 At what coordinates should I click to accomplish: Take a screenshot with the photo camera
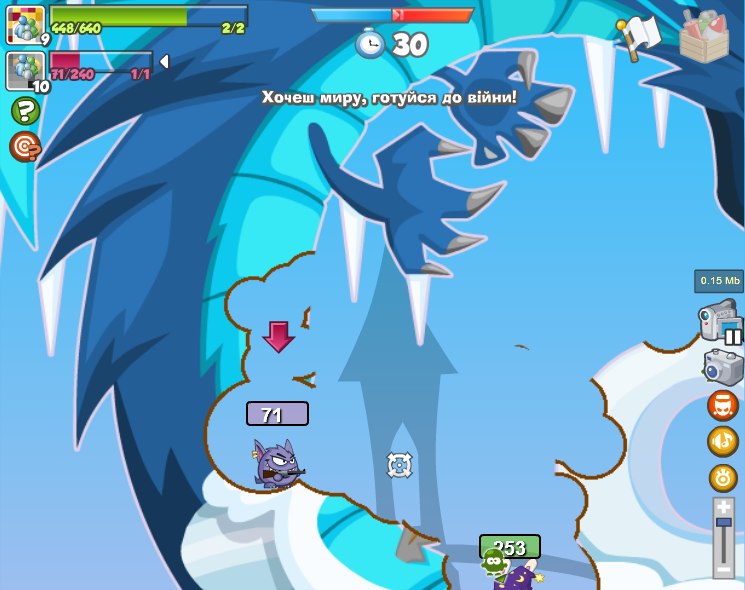pyautogui.click(x=723, y=367)
